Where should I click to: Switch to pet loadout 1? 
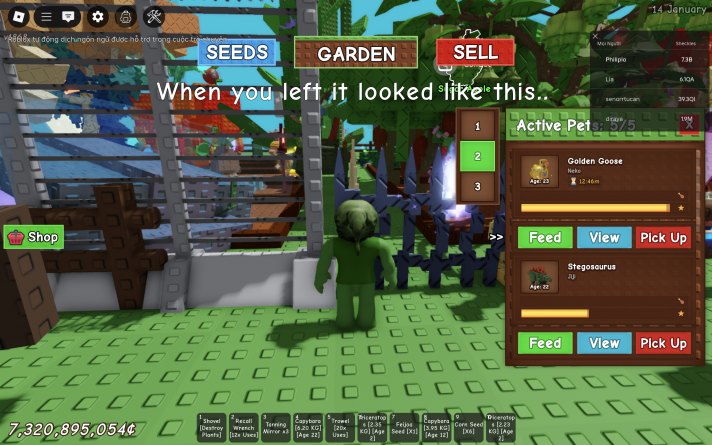click(x=478, y=126)
